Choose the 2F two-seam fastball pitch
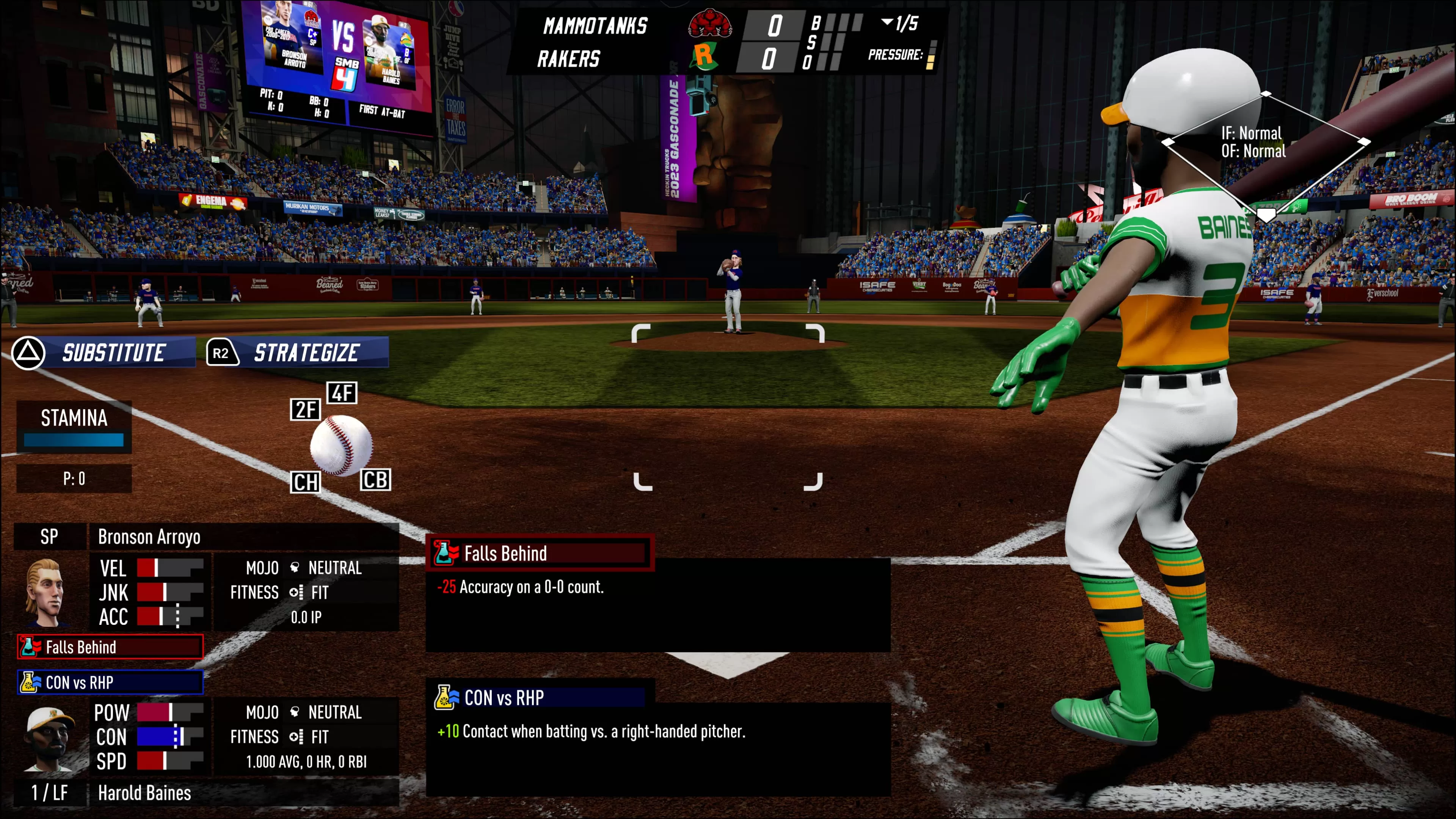The width and height of the screenshot is (1456, 819). [305, 409]
